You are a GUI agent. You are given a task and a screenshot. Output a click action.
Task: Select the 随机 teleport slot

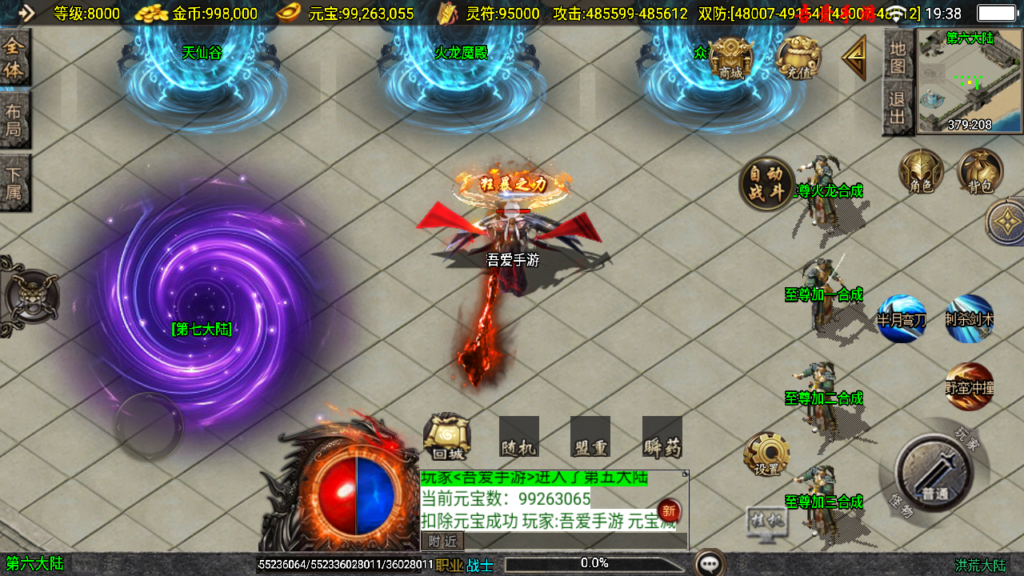pyautogui.click(x=519, y=436)
